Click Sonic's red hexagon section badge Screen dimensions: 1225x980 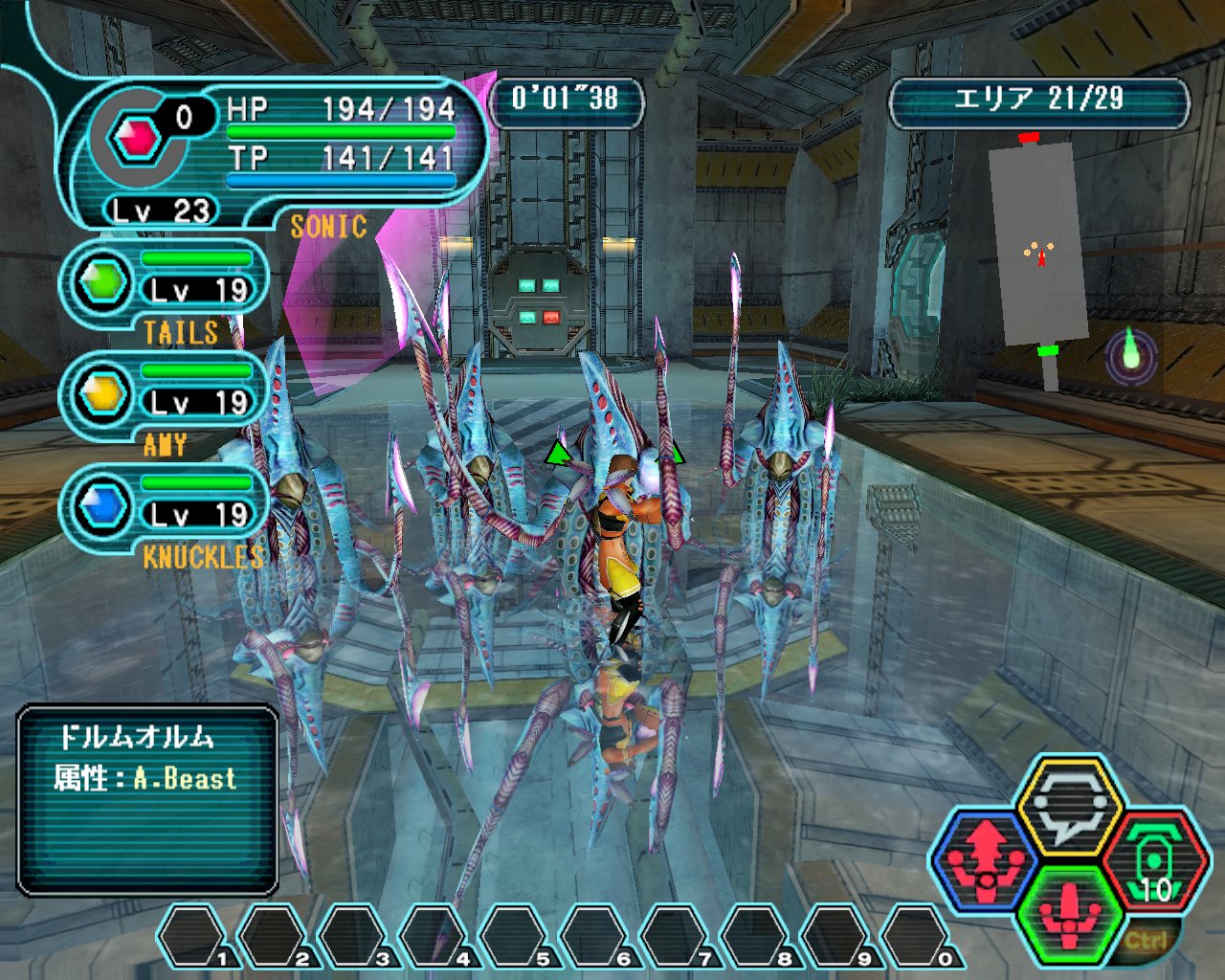tap(135, 140)
